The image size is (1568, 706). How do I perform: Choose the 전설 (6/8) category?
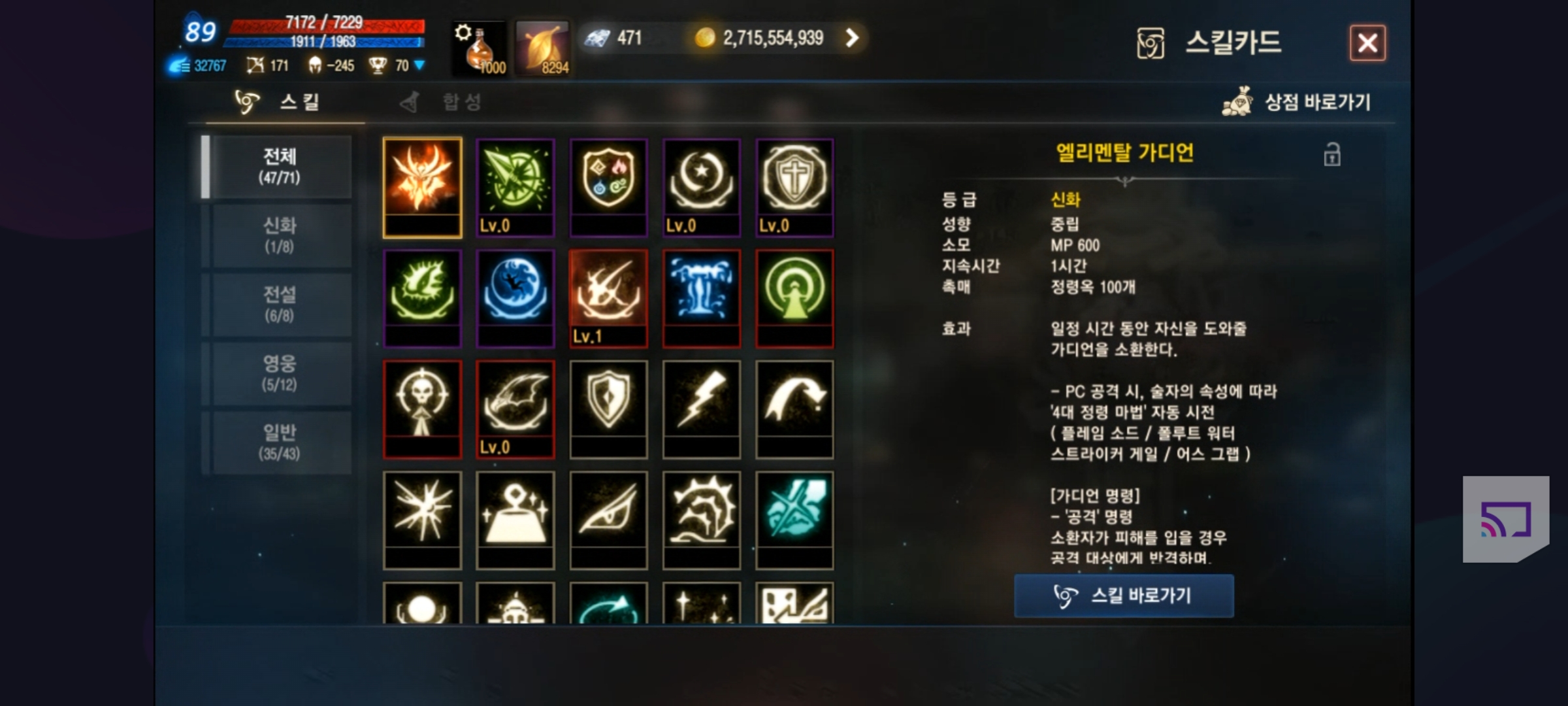(x=280, y=305)
